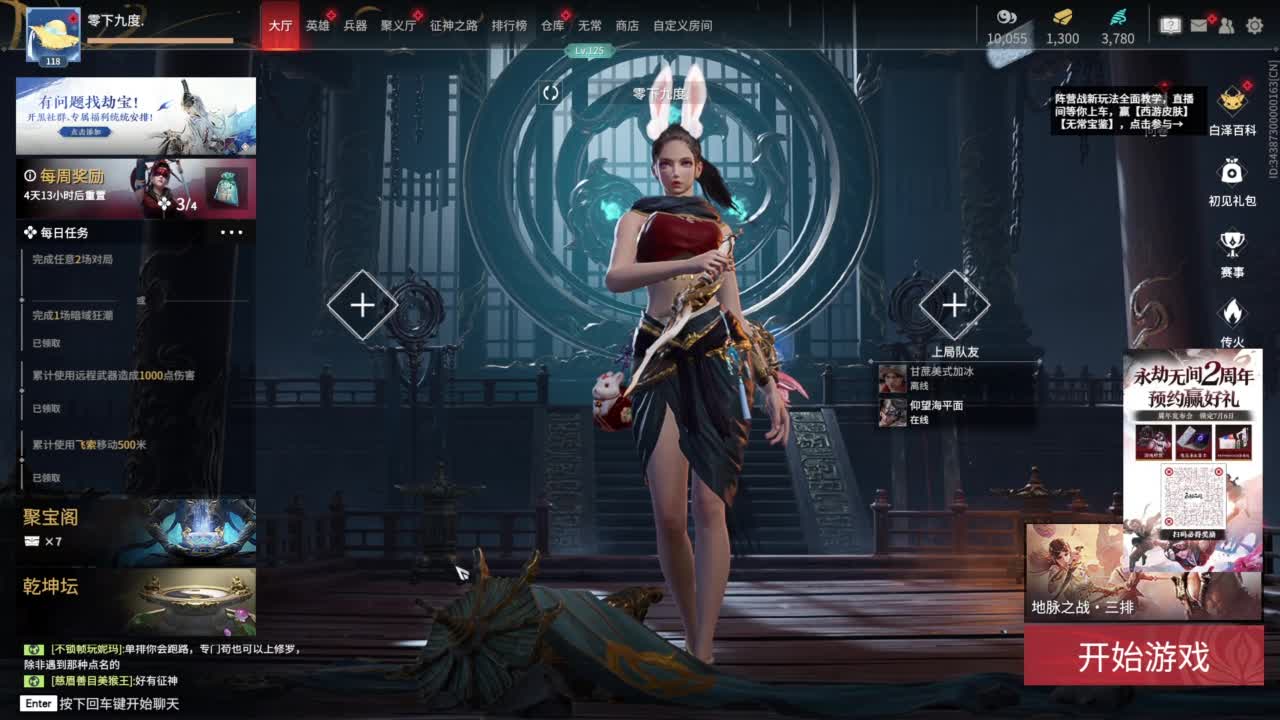Invite last teammate 仰望海平面
1280x720 pixels.
click(936, 412)
